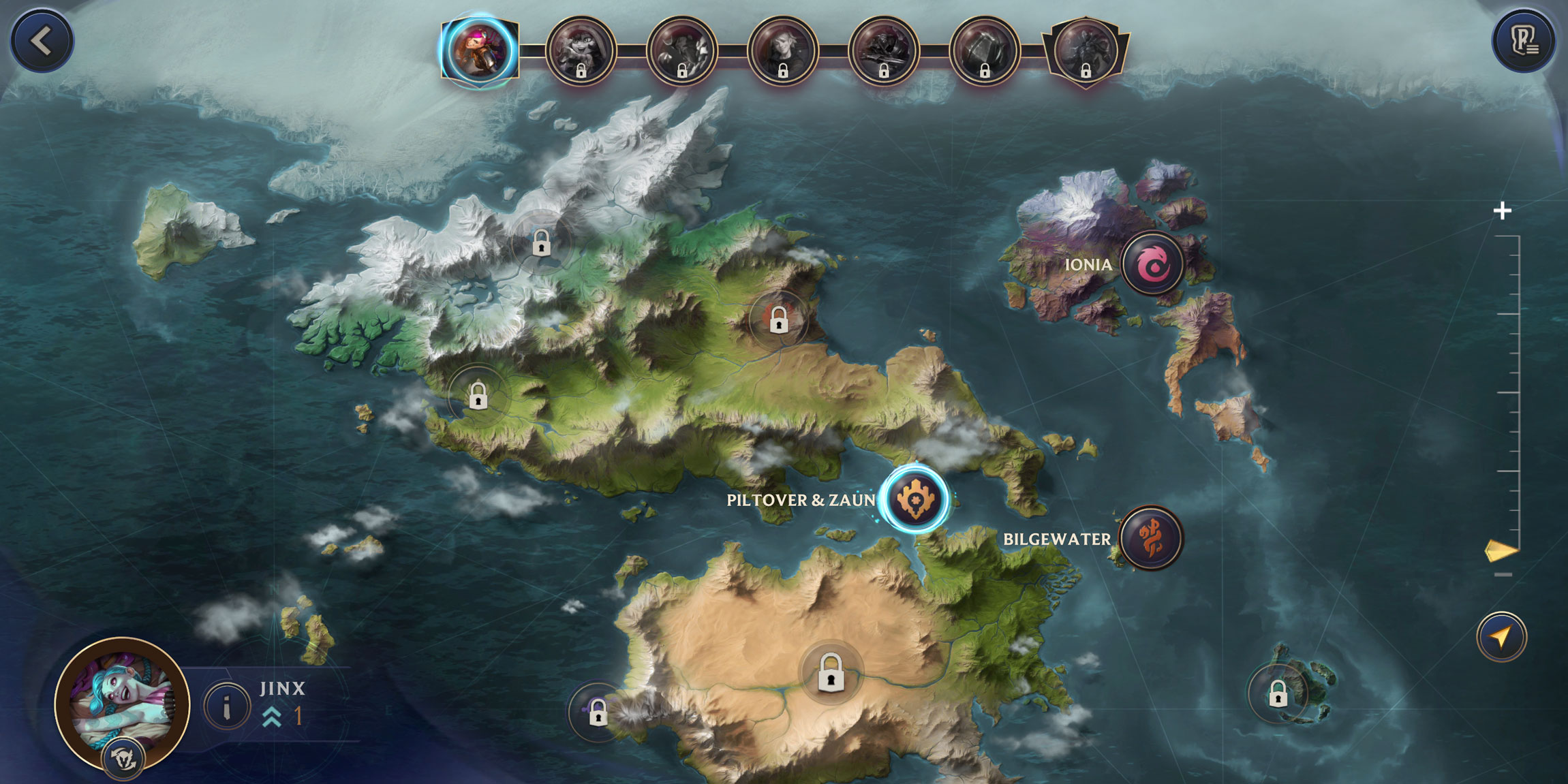This screenshot has width=1568, height=784.
Task: Go back using the arrow button
Action: pyautogui.click(x=42, y=41)
